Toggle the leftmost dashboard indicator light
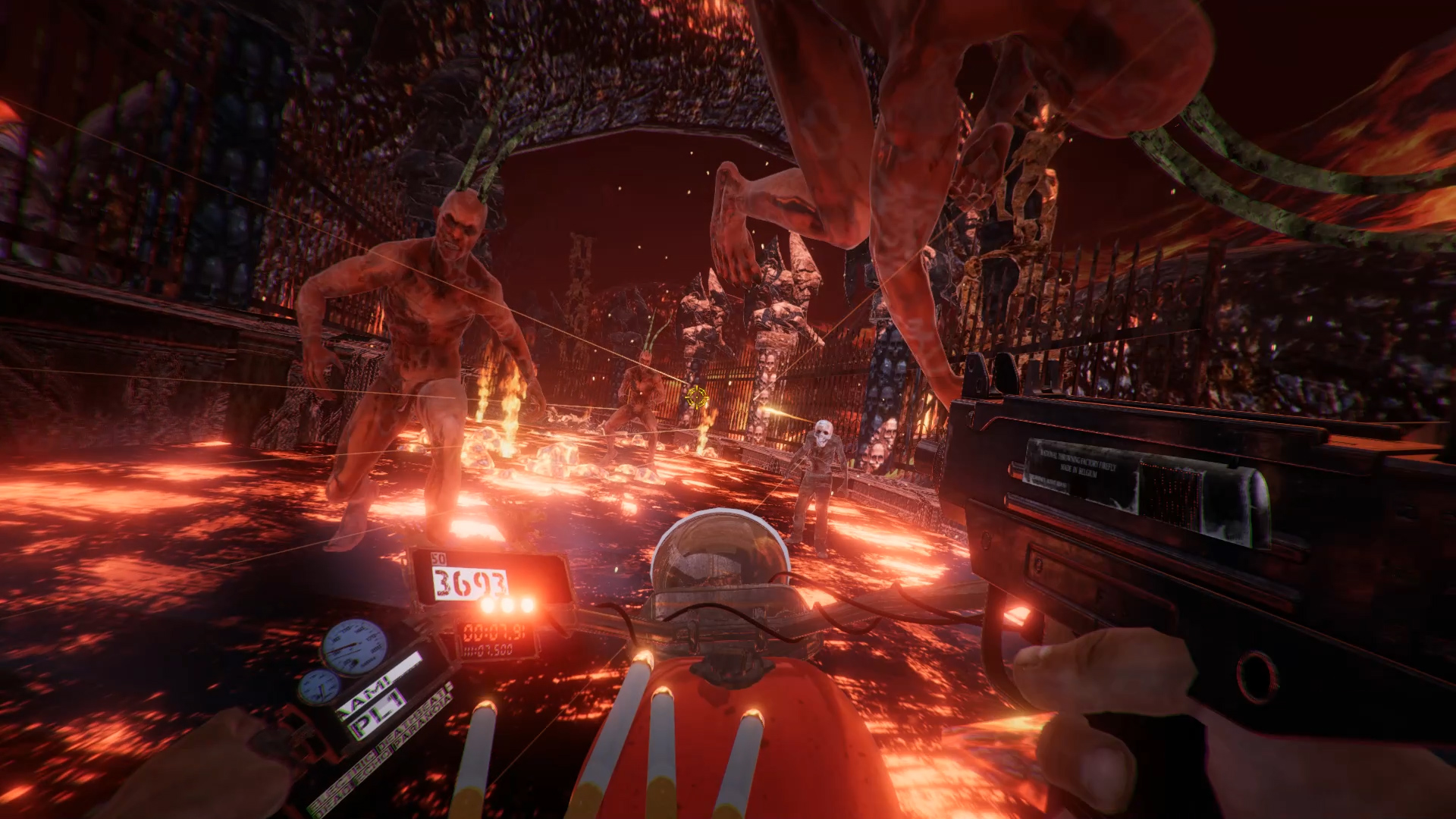The image size is (1456, 819). click(488, 607)
